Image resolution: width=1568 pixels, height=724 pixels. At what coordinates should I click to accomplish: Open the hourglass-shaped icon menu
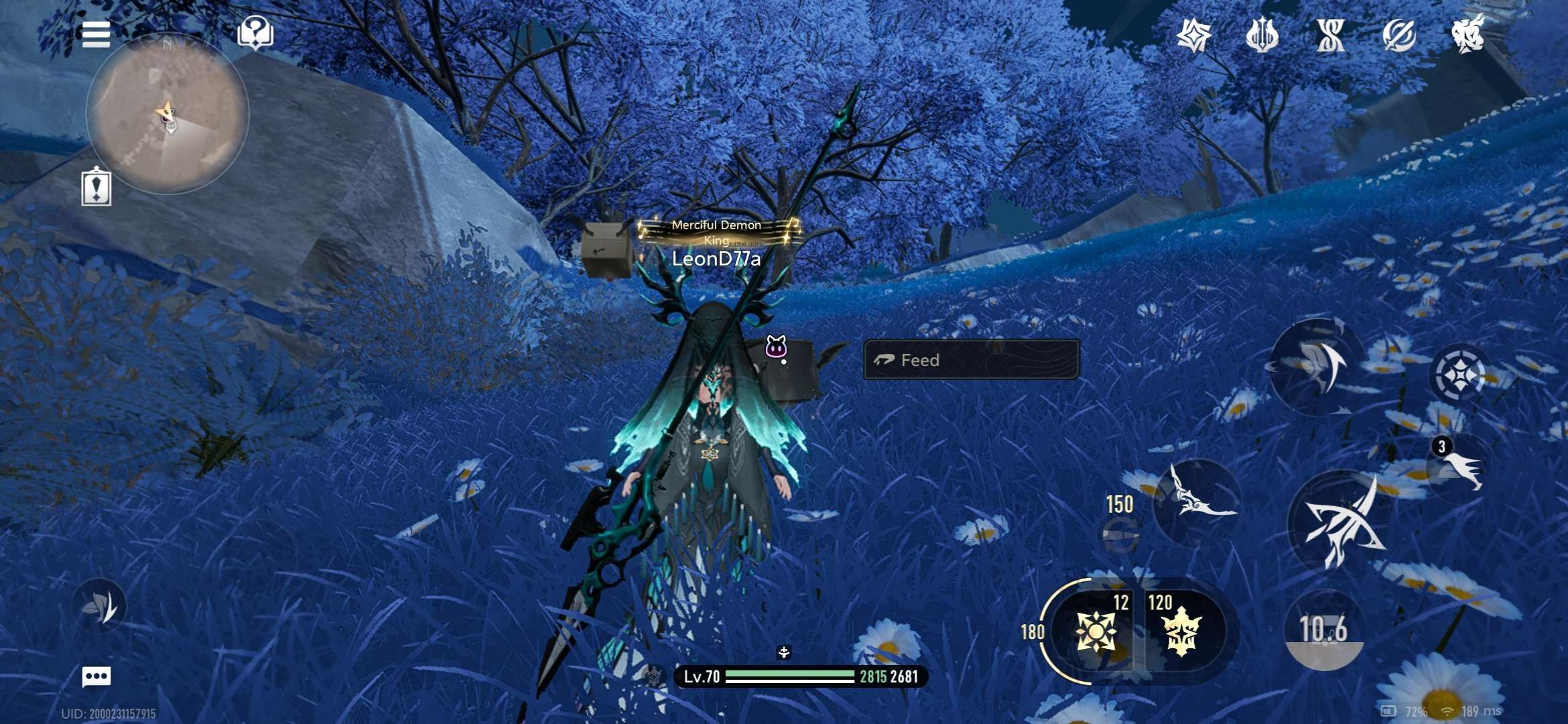(1331, 36)
